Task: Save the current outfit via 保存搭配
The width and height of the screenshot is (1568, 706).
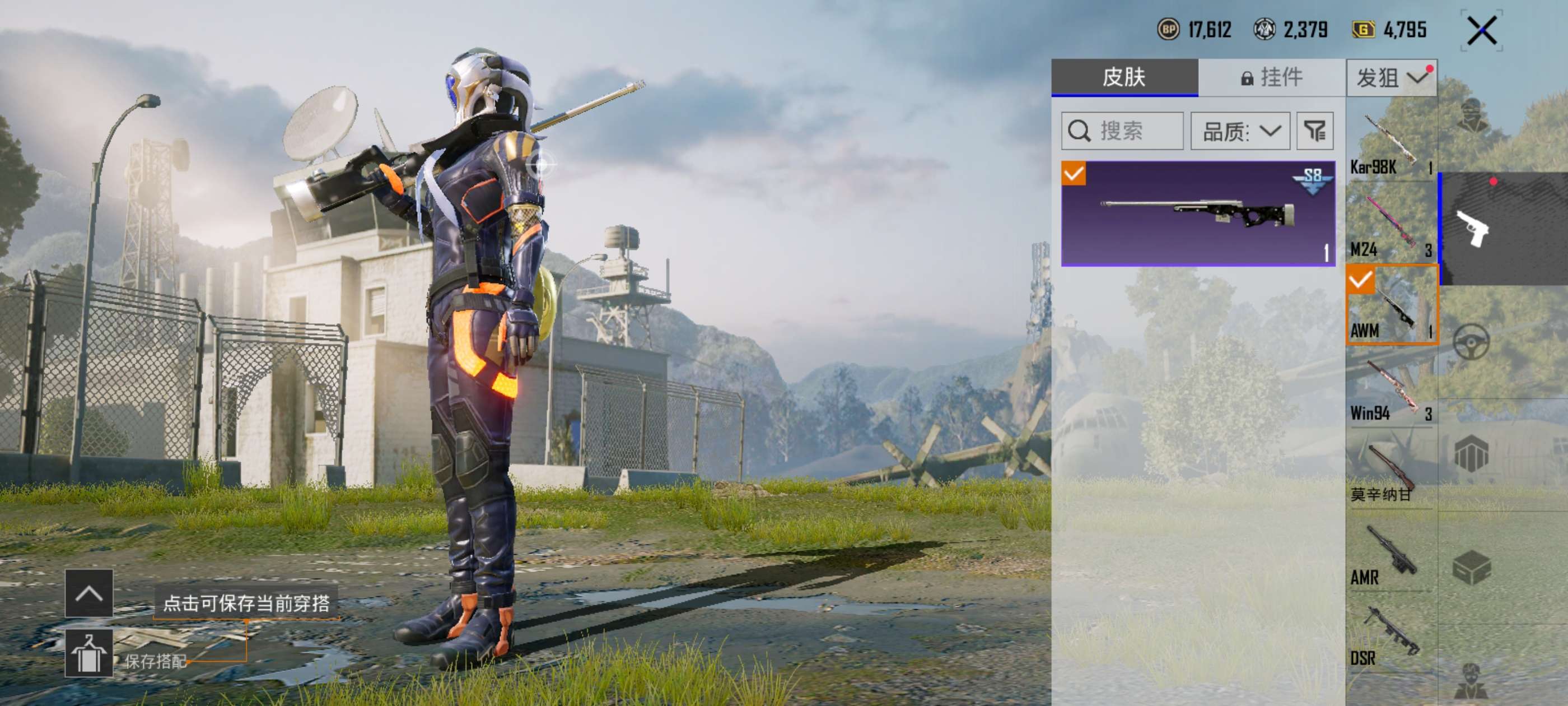Action: [90, 654]
